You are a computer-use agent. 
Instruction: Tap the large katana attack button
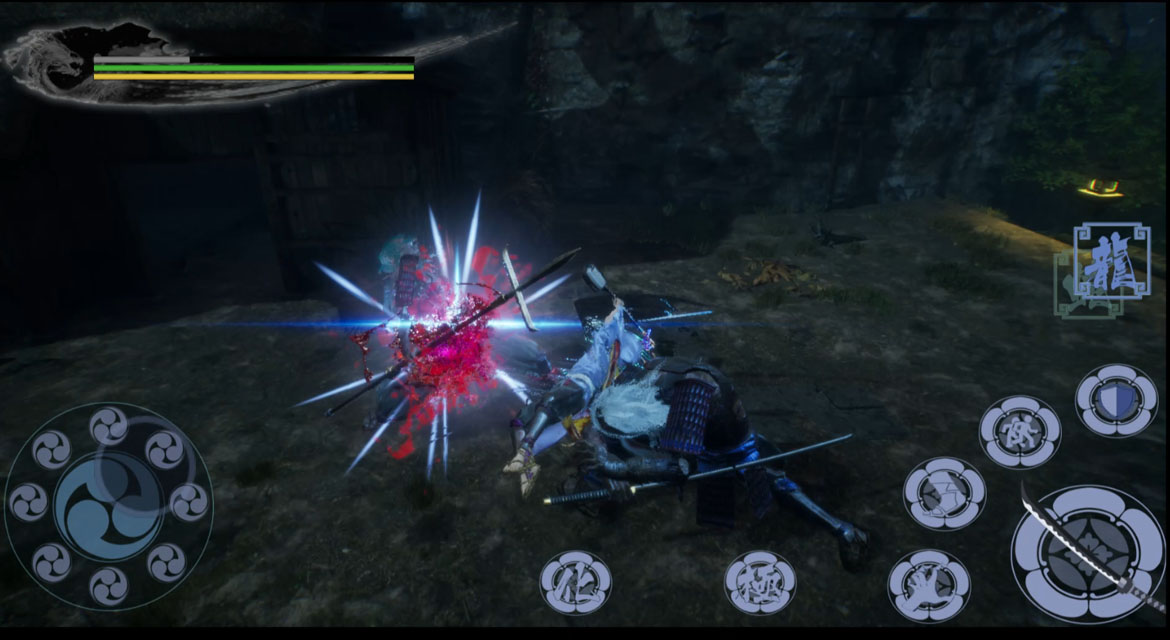click(1088, 553)
